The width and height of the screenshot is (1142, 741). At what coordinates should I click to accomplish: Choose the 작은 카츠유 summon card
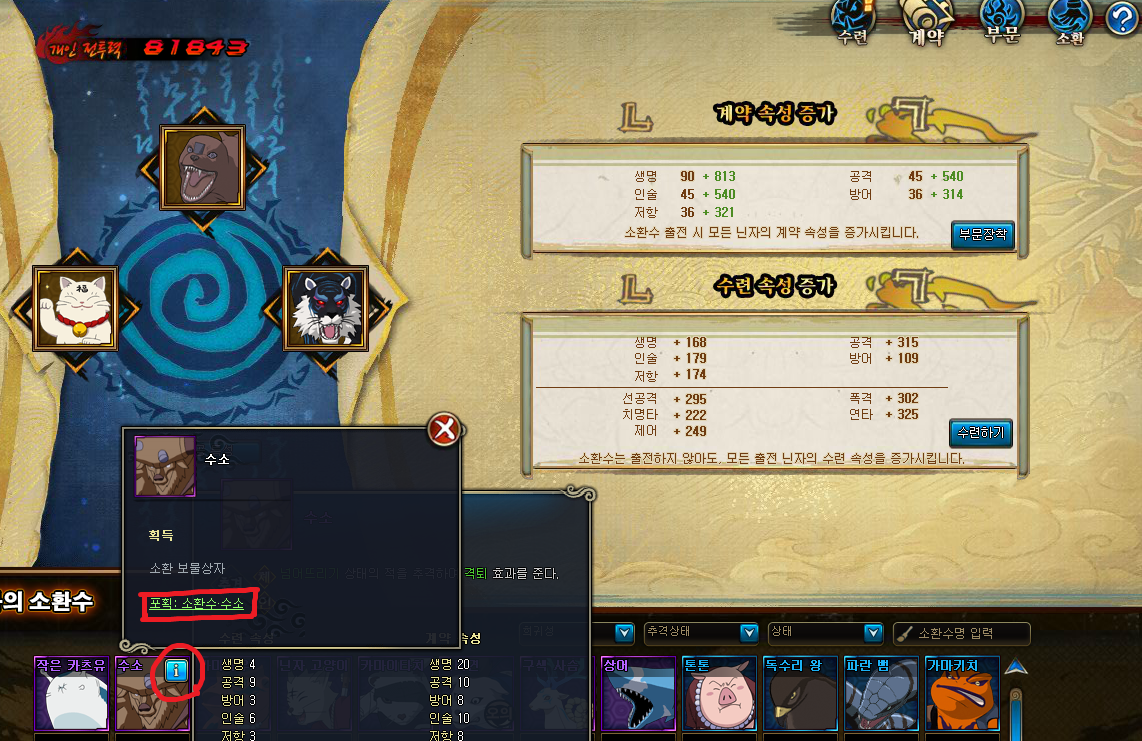click(x=70, y=696)
